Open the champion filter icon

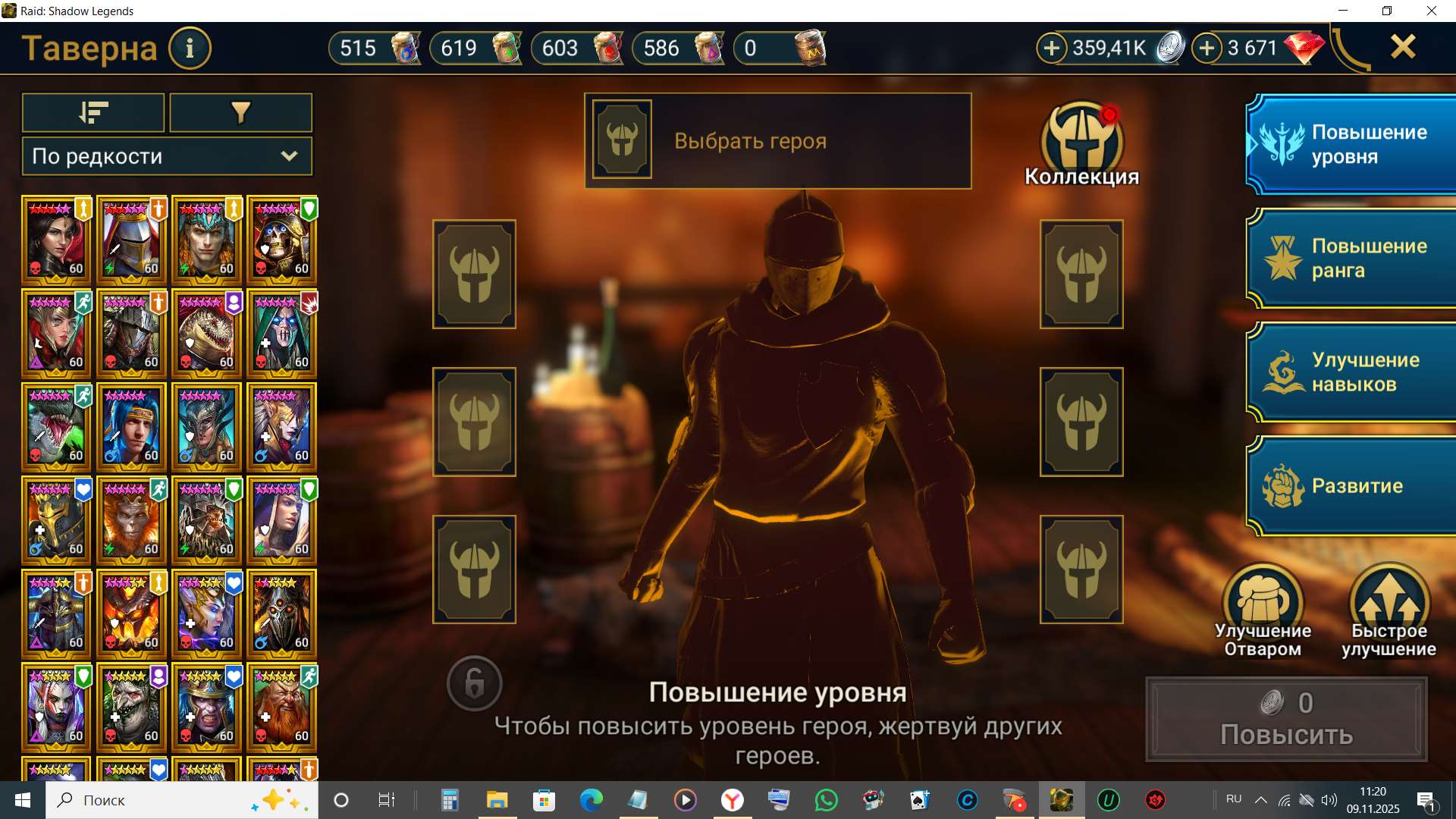[240, 112]
